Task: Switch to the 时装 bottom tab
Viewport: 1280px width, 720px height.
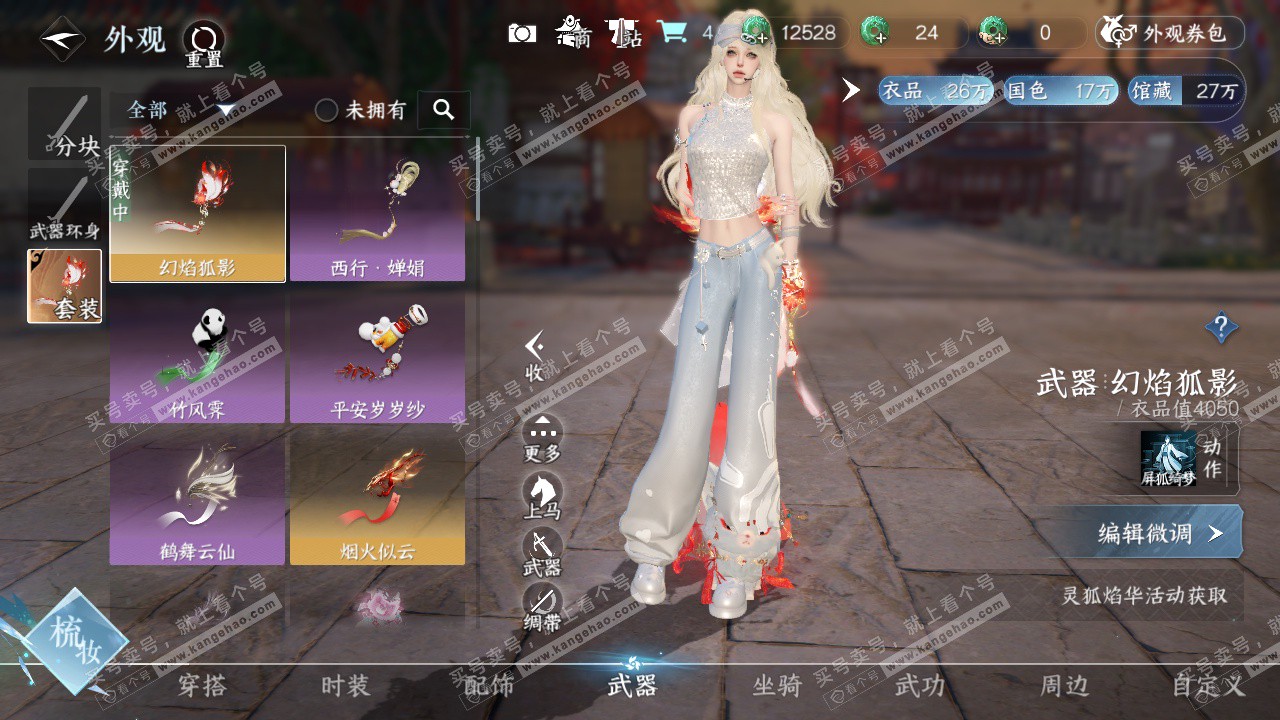Action: 345,686
